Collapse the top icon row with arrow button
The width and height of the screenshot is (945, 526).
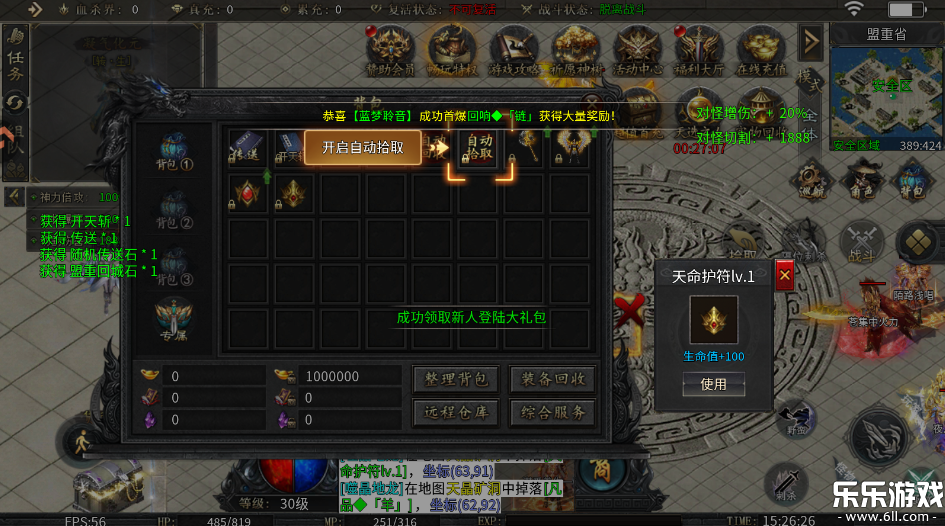pos(811,42)
